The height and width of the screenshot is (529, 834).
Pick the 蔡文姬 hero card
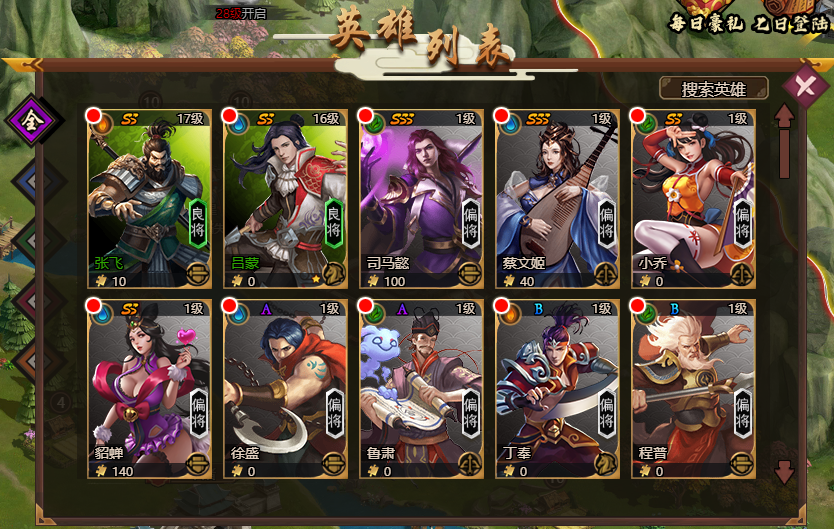coord(557,197)
